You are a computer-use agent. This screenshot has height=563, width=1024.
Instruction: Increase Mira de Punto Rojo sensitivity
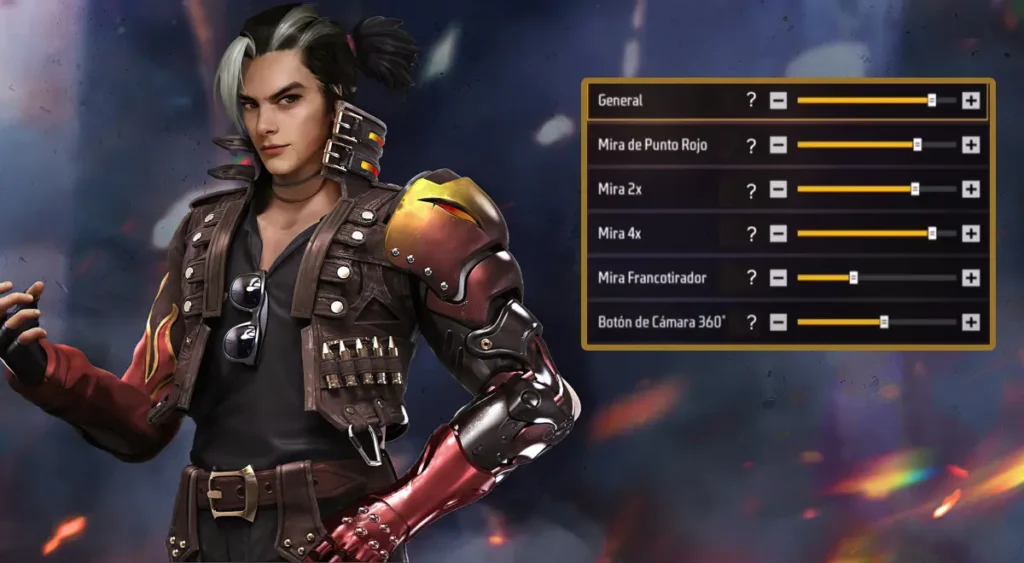[970, 145]
